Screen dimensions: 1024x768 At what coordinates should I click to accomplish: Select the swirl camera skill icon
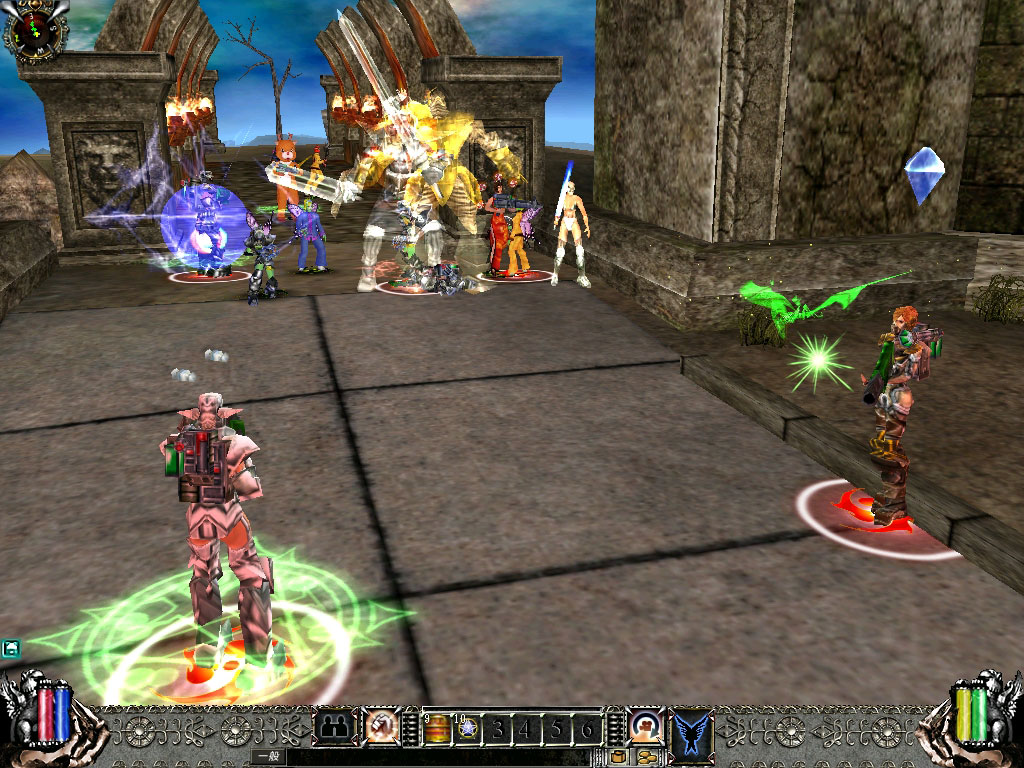coord(645,724)
